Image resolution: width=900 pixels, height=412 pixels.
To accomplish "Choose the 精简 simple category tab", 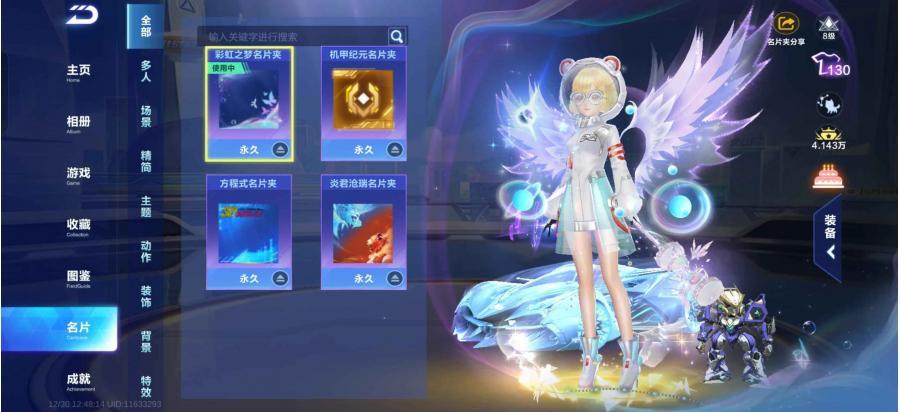I will [146, 161].
